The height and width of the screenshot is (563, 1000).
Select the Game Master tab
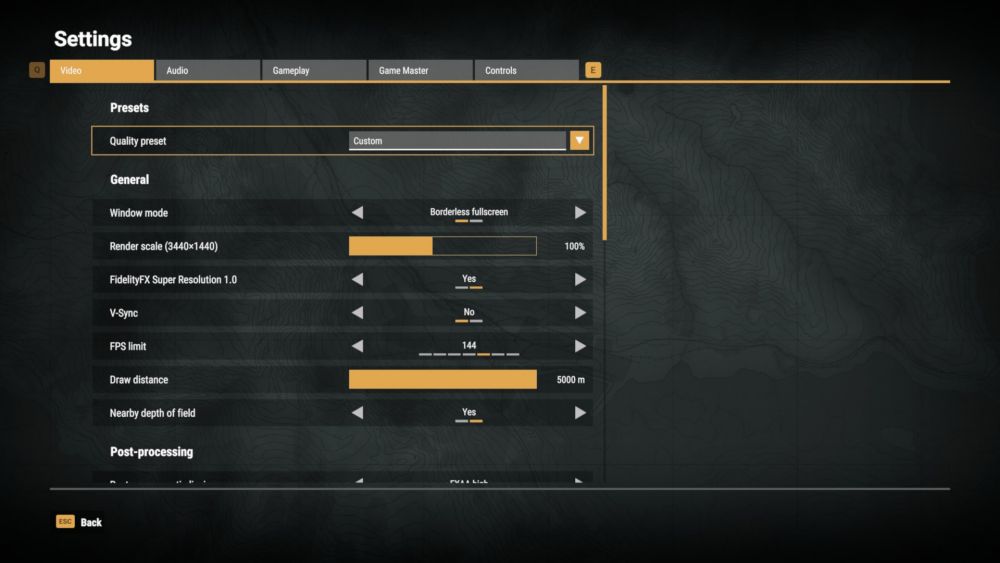pos(419,71)
